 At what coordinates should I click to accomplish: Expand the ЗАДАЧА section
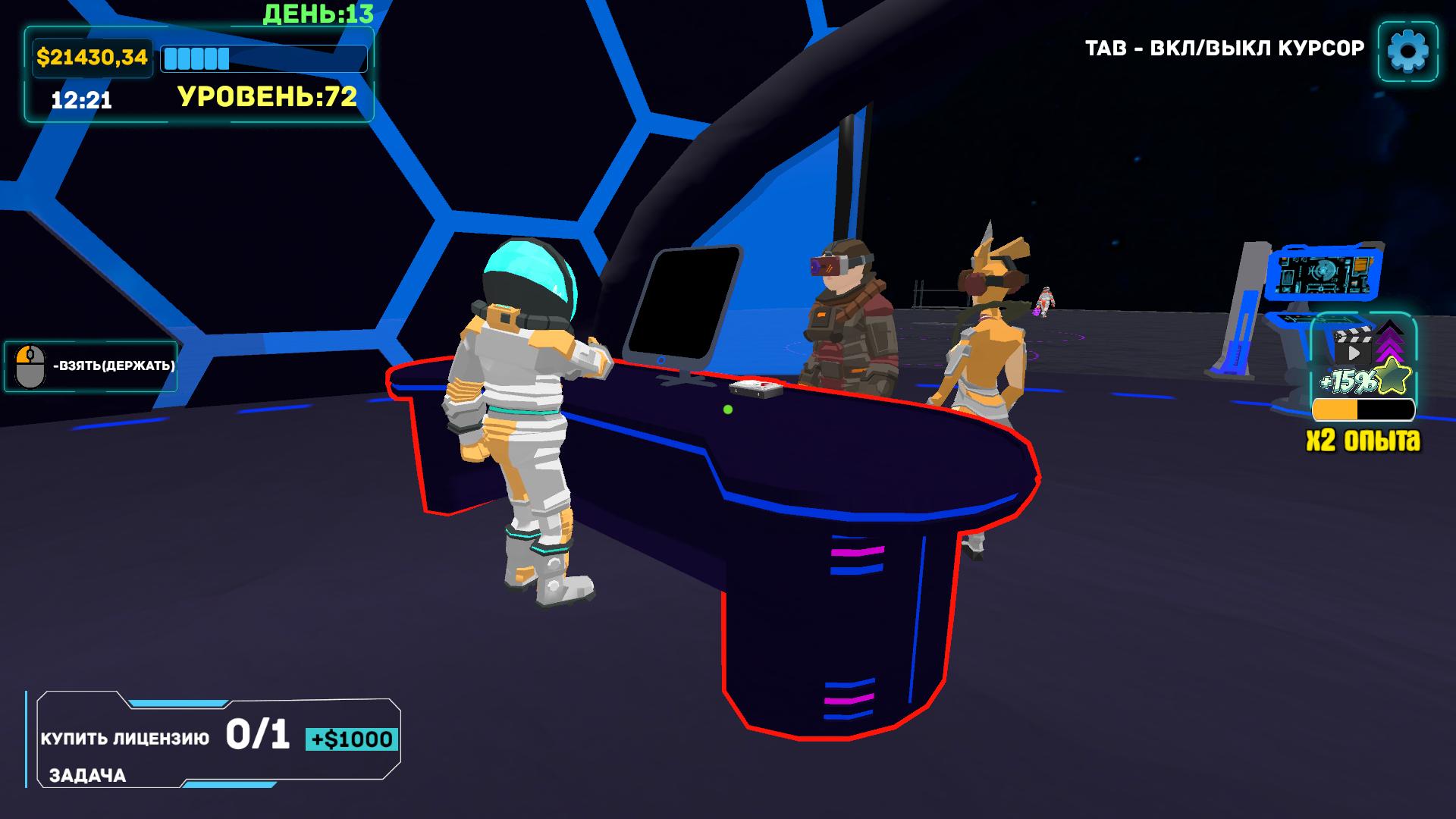pyautogui.click(x=88, y=777)
